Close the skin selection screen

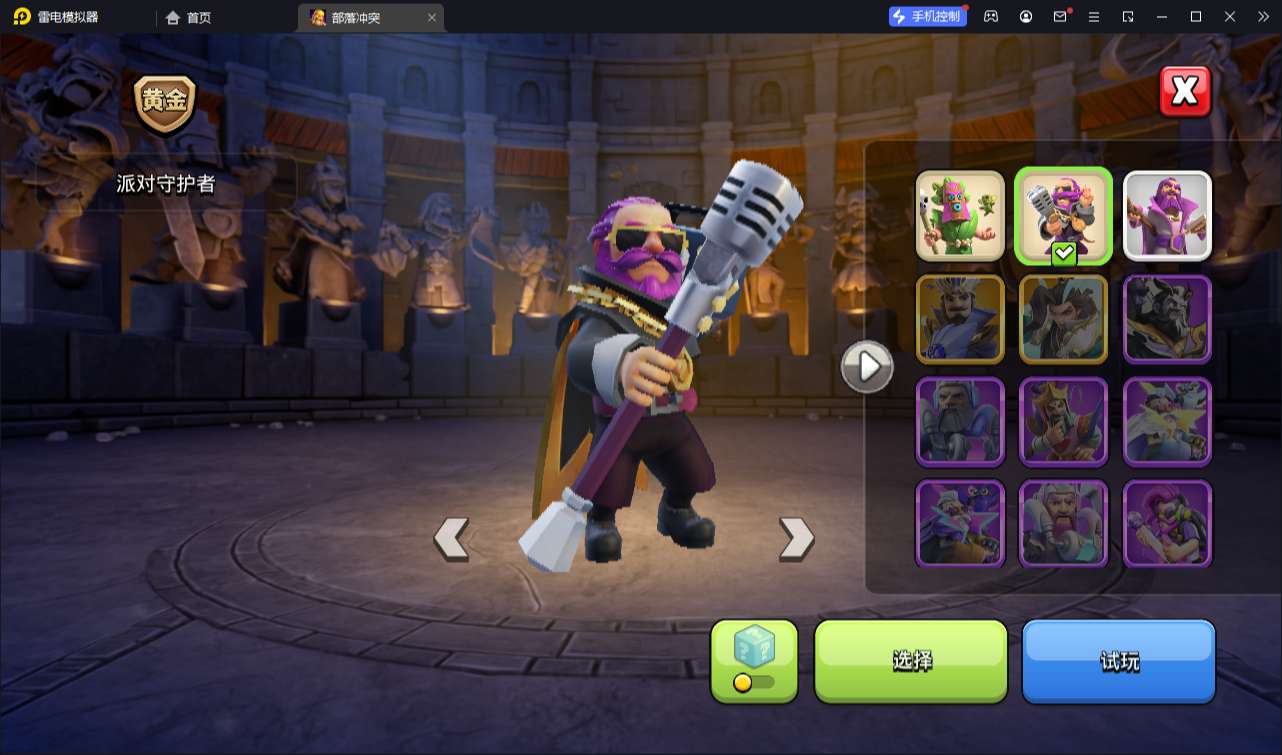pyautogui.click(x=1185, y=92)
